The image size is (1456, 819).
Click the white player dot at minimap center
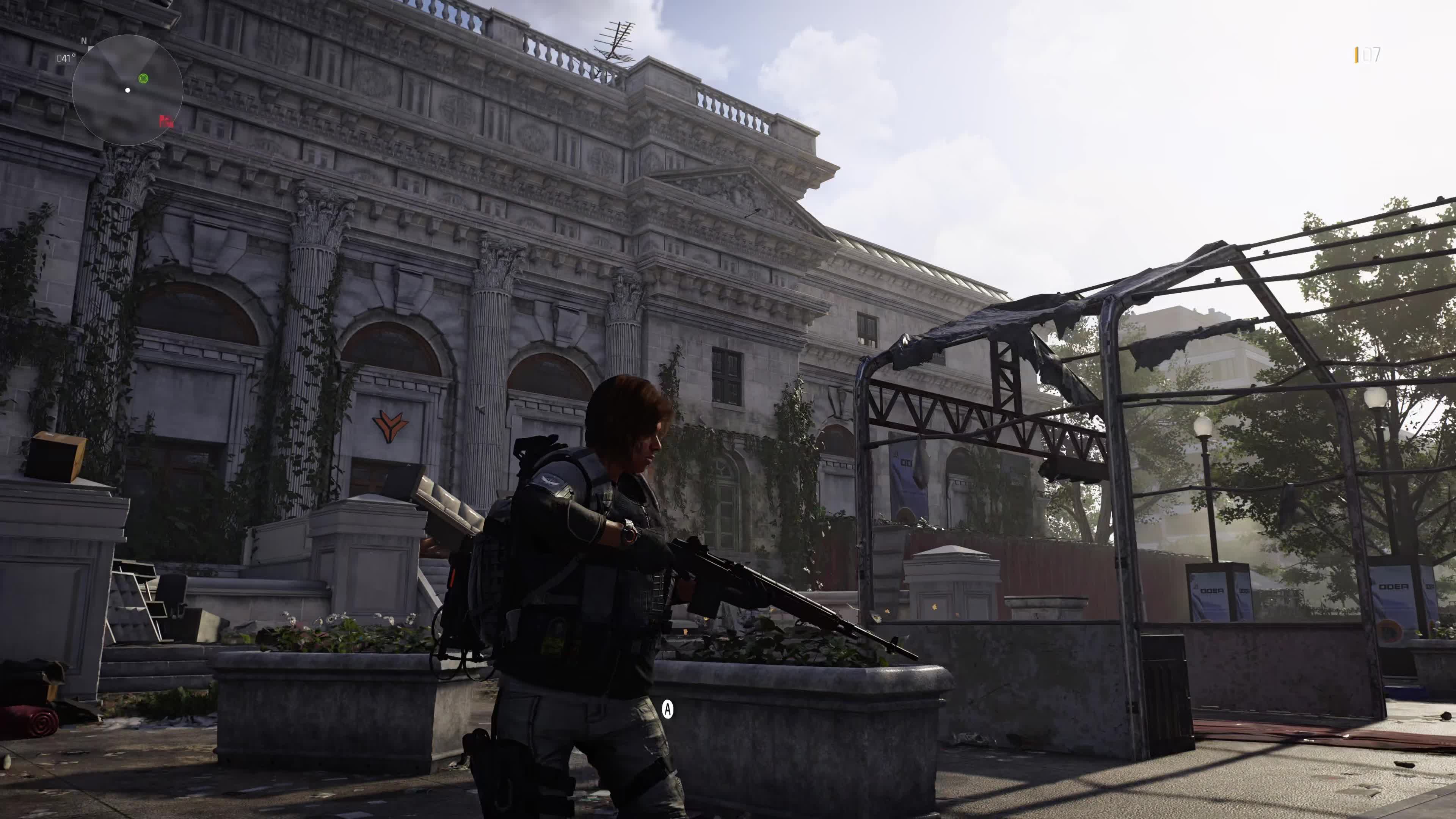[128, 90]
